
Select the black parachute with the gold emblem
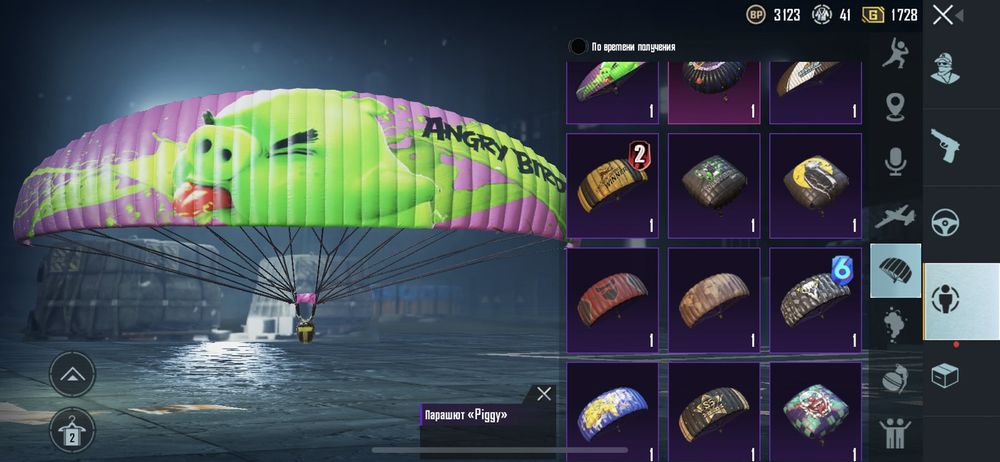tap(714, 410)
